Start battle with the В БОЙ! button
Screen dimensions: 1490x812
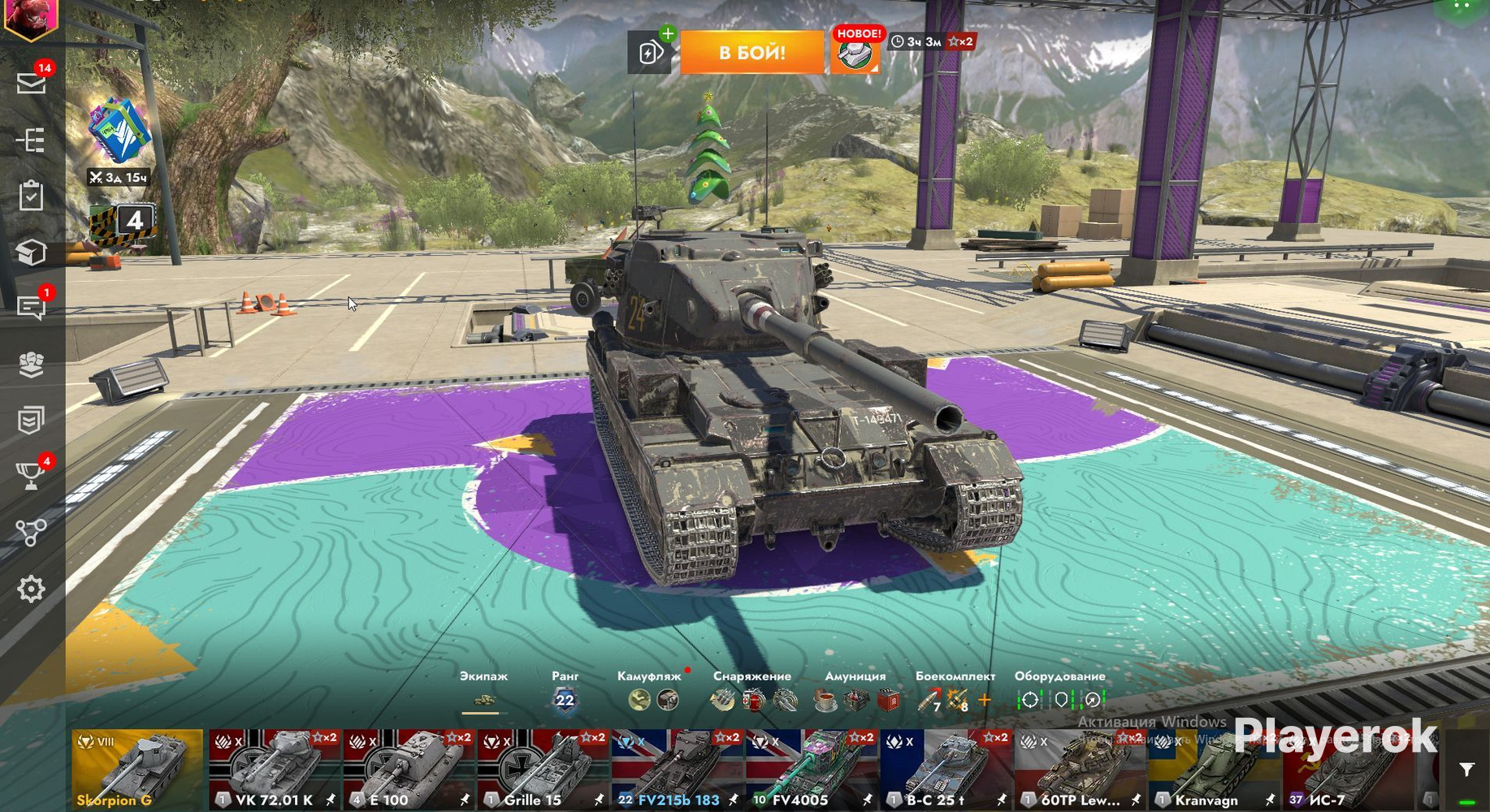(x=751, y=53)
